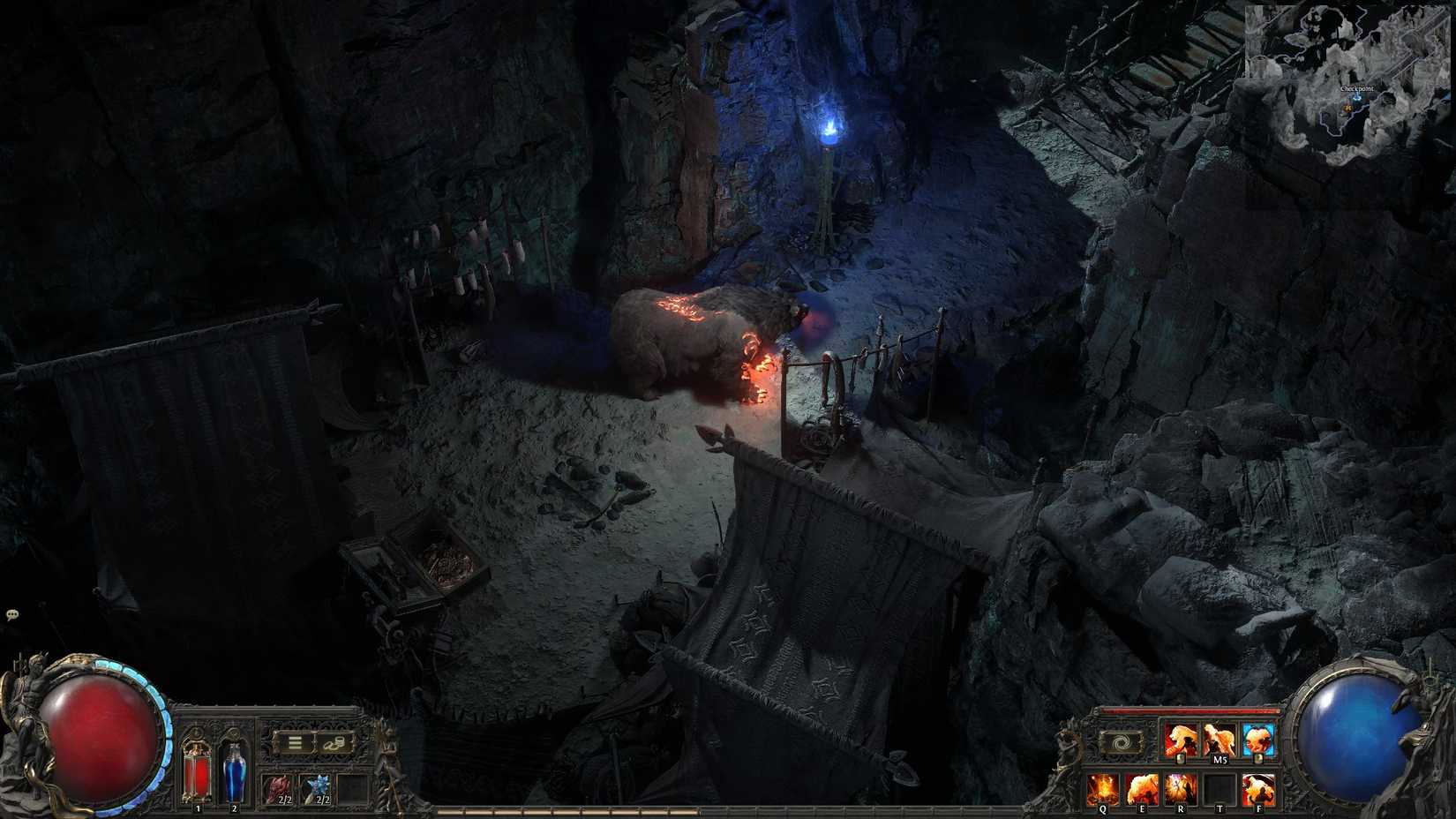The width and height of the screenshot is (1456, 819).
Task: Drink the mana flask in slot 2
Action: click(235, 772)
